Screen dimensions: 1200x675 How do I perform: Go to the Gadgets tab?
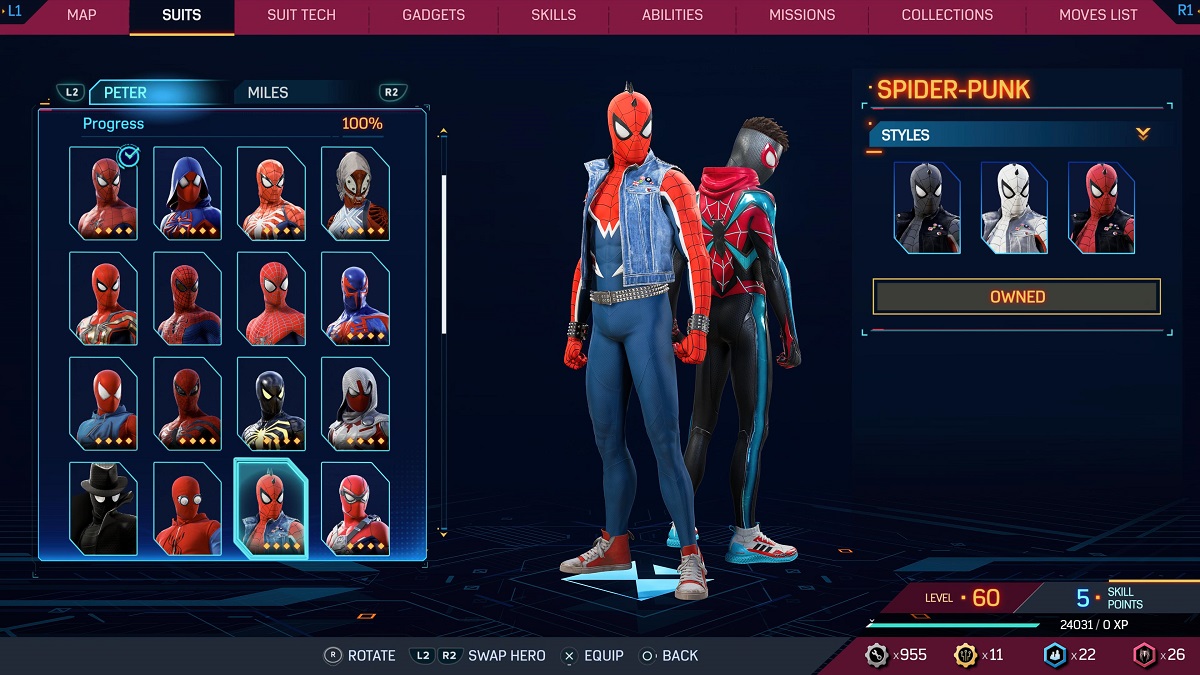coord(433,15)
